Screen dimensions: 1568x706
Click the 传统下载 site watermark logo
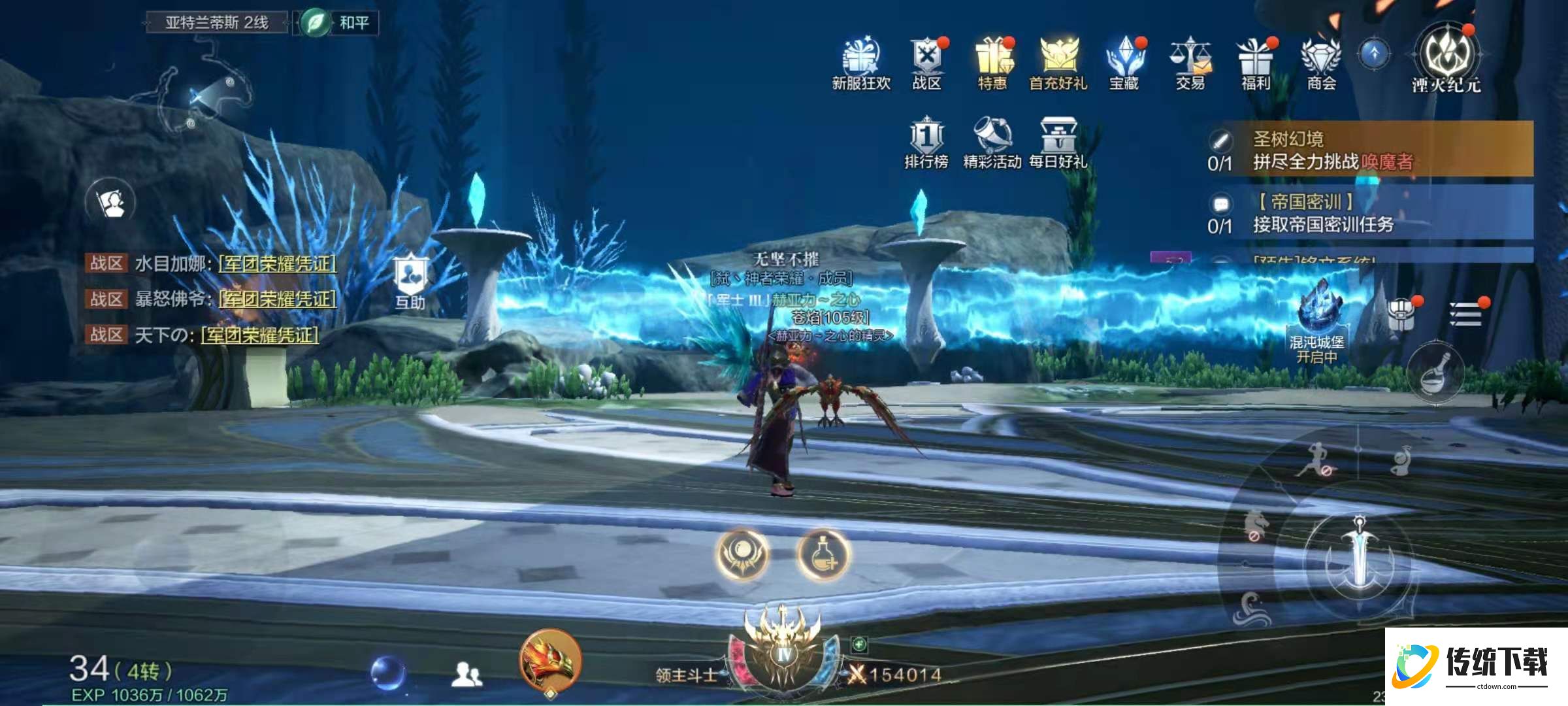[x=1475, y=667]
